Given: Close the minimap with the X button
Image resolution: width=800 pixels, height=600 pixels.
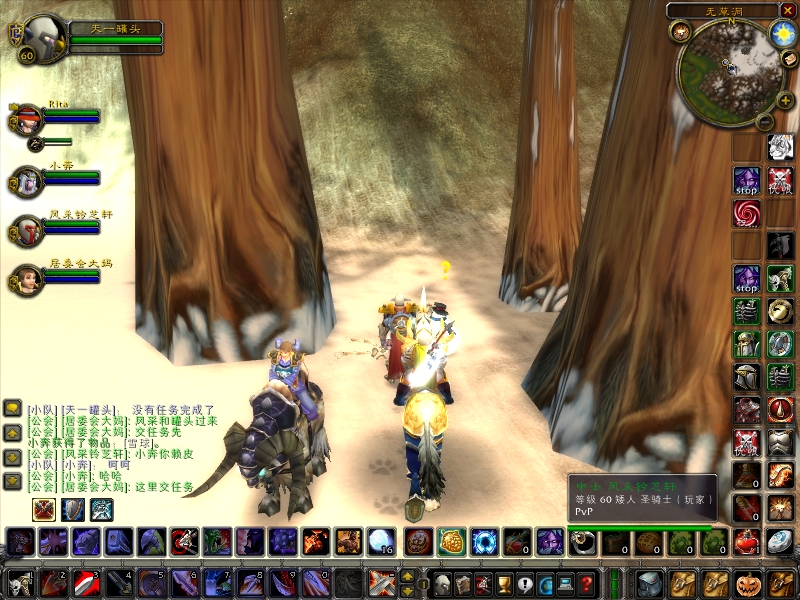Looking at the screenshot, I should click(787, 11).
